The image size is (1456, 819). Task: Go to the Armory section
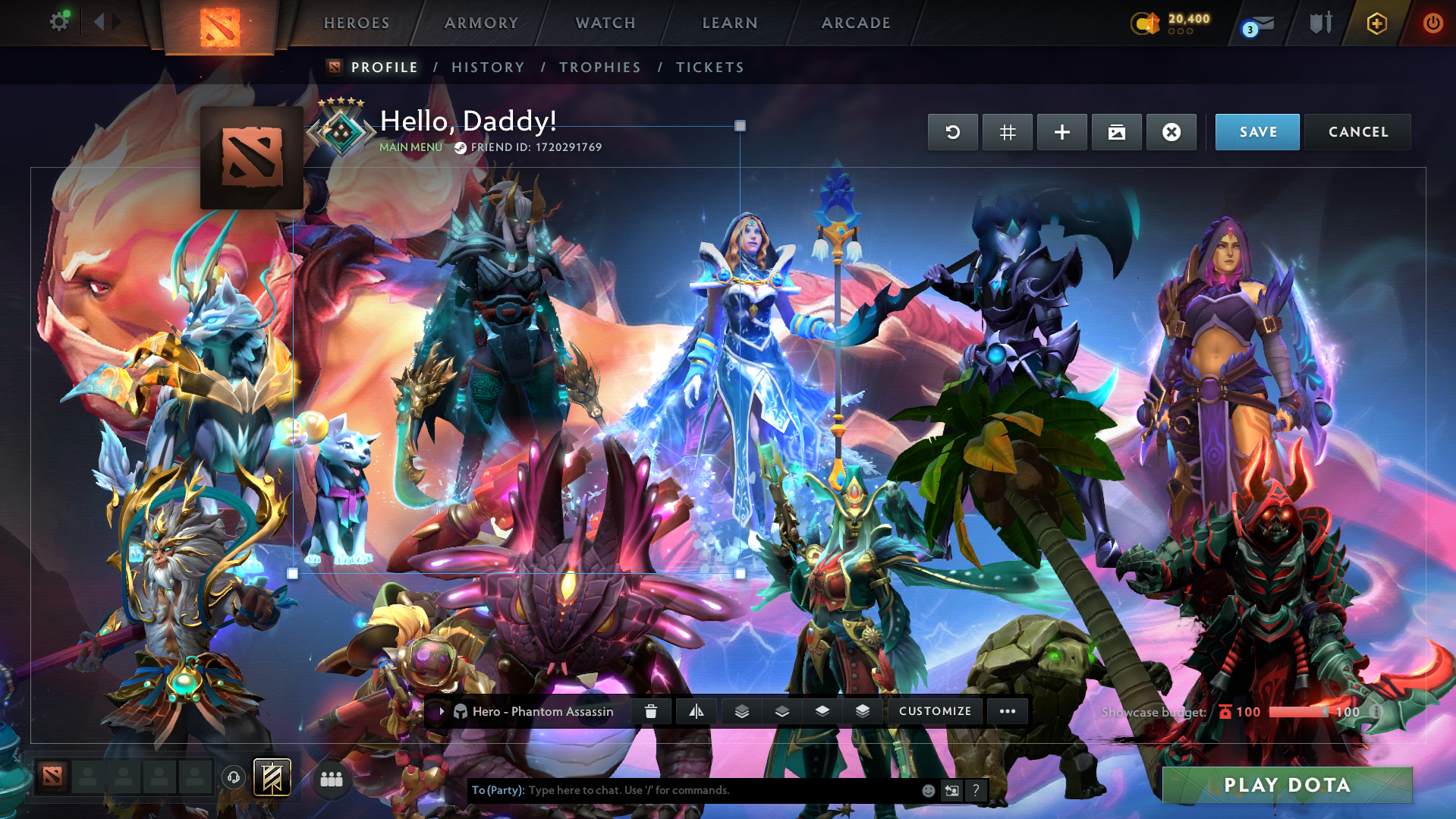click(x=481, y=23)
